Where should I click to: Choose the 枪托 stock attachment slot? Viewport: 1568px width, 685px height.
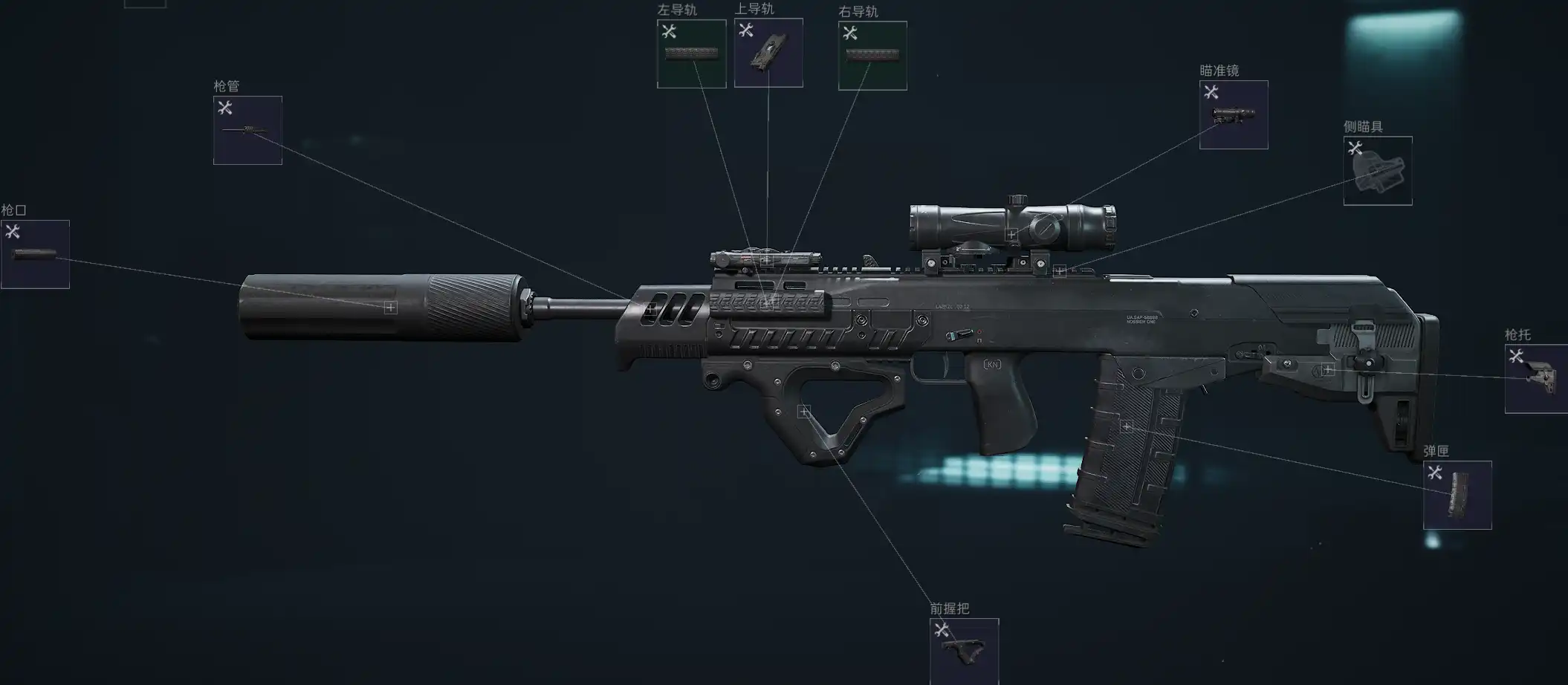tap(1536, 379)
